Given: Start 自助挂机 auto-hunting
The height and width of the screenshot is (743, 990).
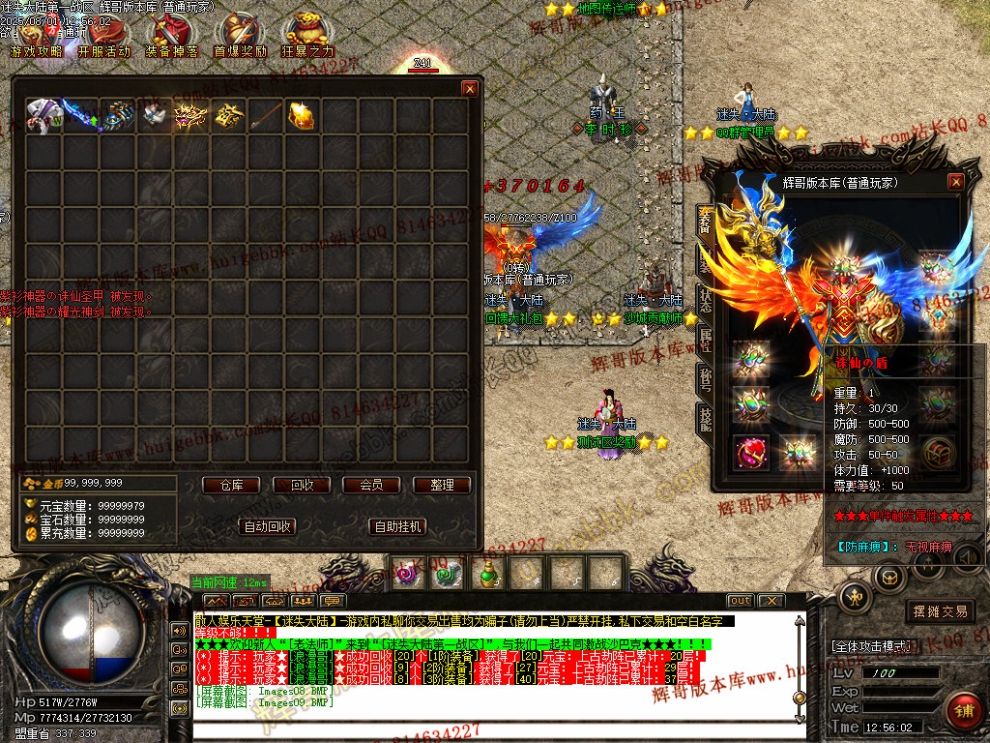Looking at the screenshot, I should (x=397, y=526).
